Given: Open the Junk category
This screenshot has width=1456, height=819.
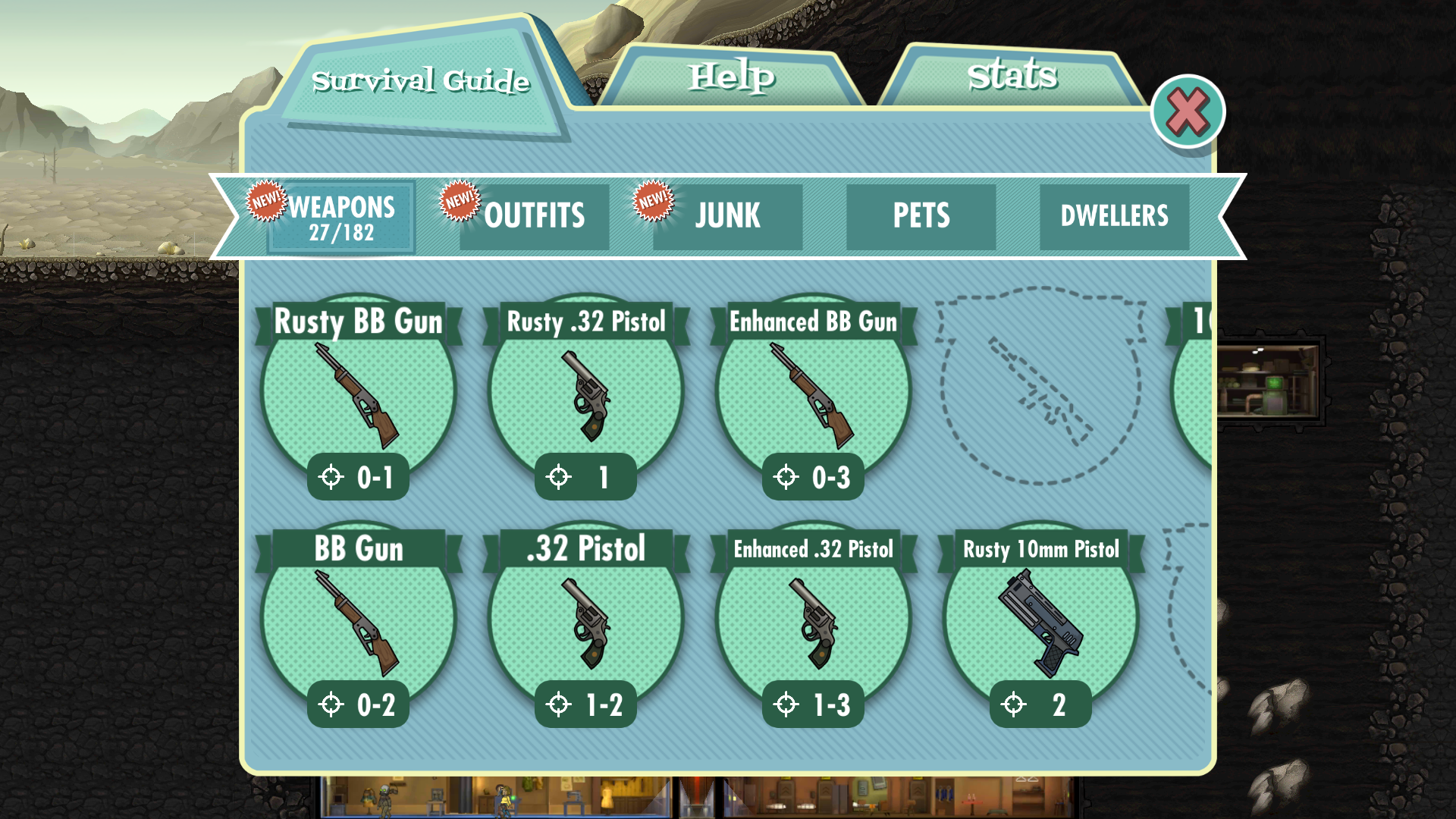Looking at the screenshot, I should pos(727,217).
